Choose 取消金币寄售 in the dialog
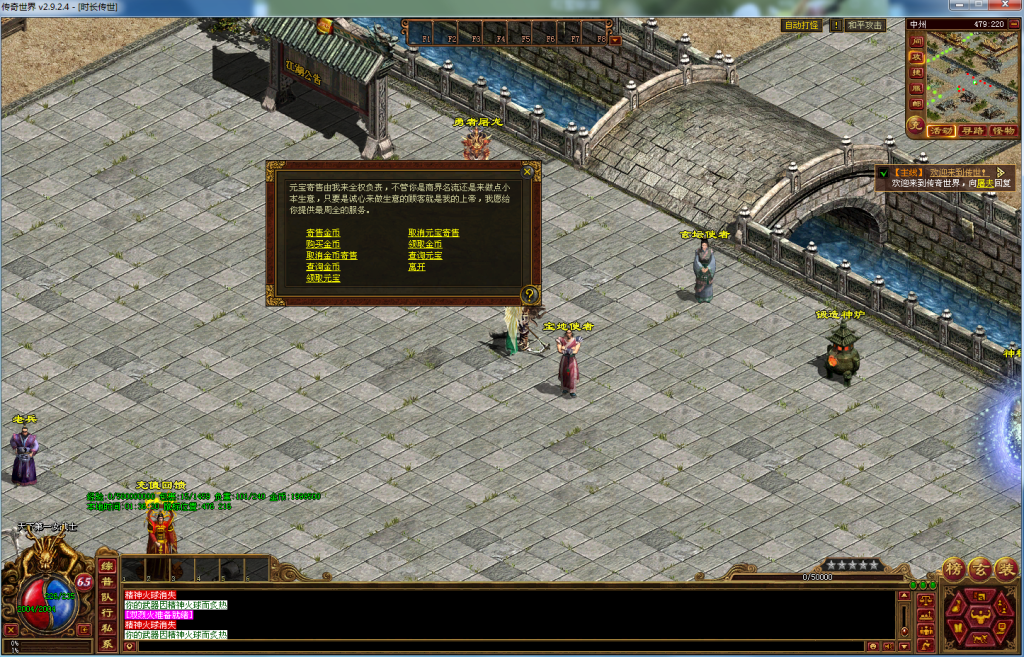1024x657 pixels. coord(332,256)
